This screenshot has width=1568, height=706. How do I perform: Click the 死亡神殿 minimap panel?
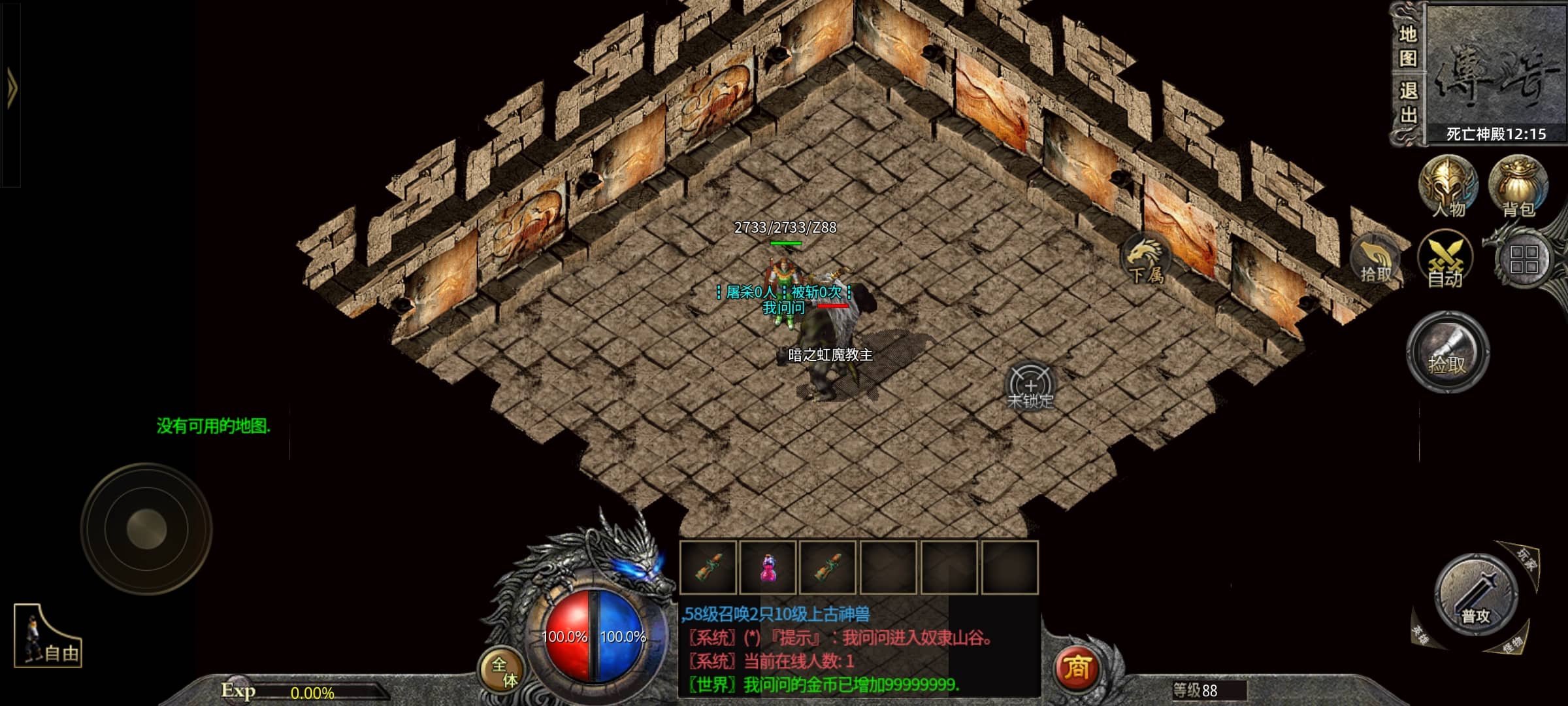click(x=1495, y=72)
